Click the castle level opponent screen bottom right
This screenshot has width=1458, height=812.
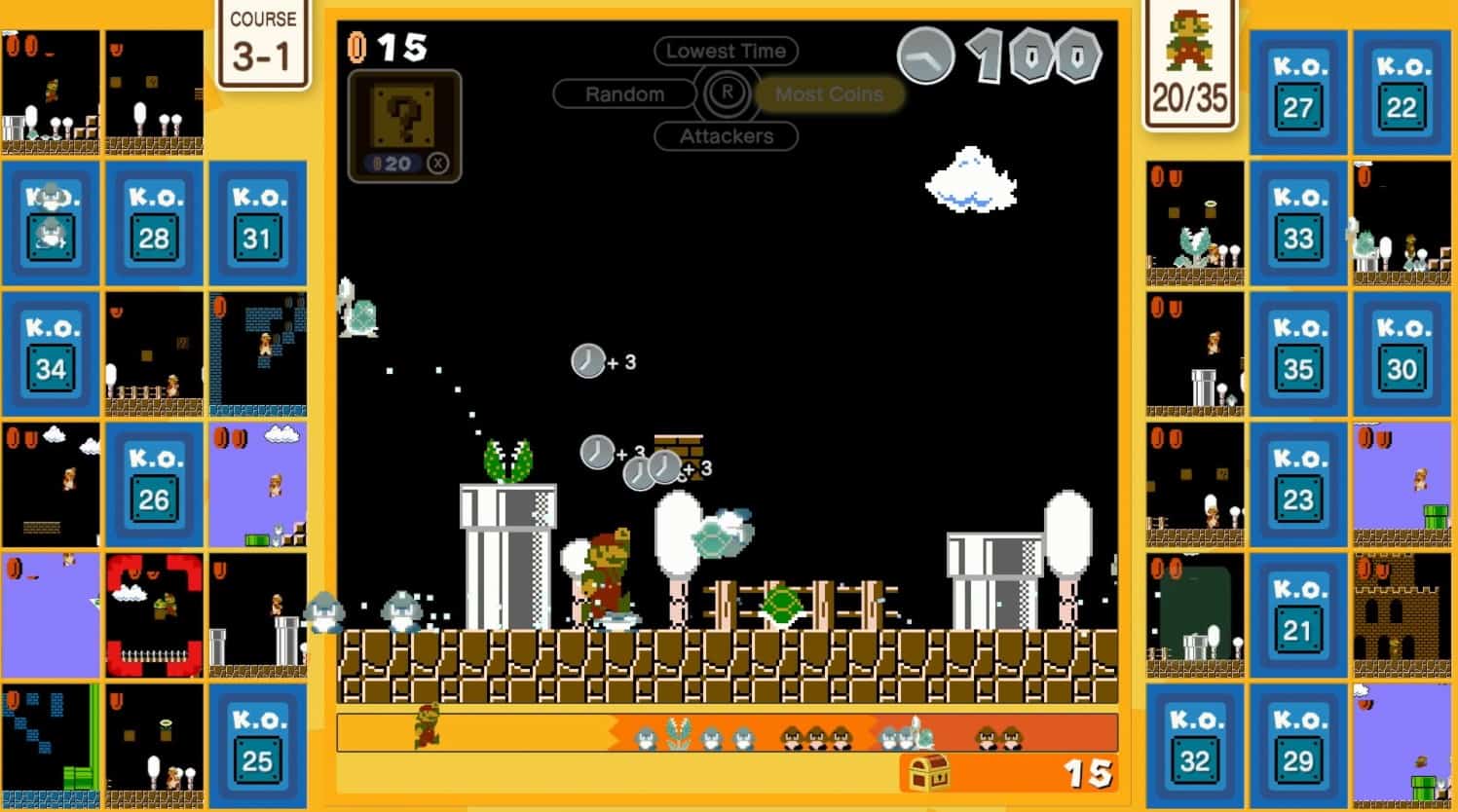coord(1402,613)
